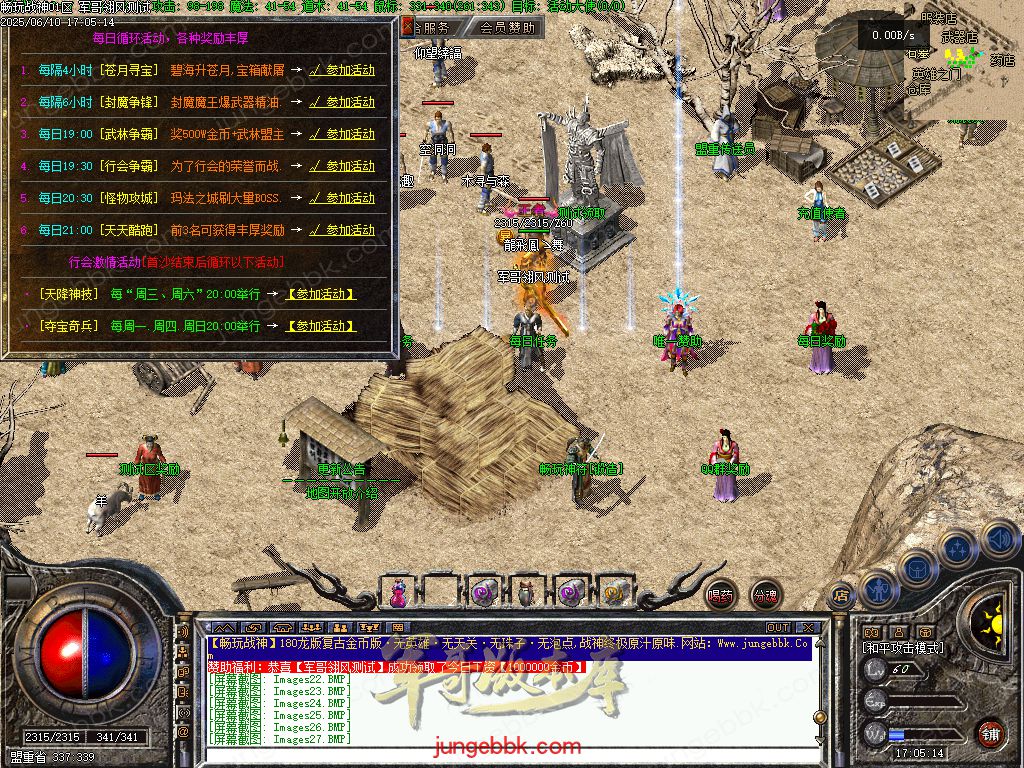The image size is (1024, 768).
Task: Use the pink potion in the belt
Action: pos(399,592)
